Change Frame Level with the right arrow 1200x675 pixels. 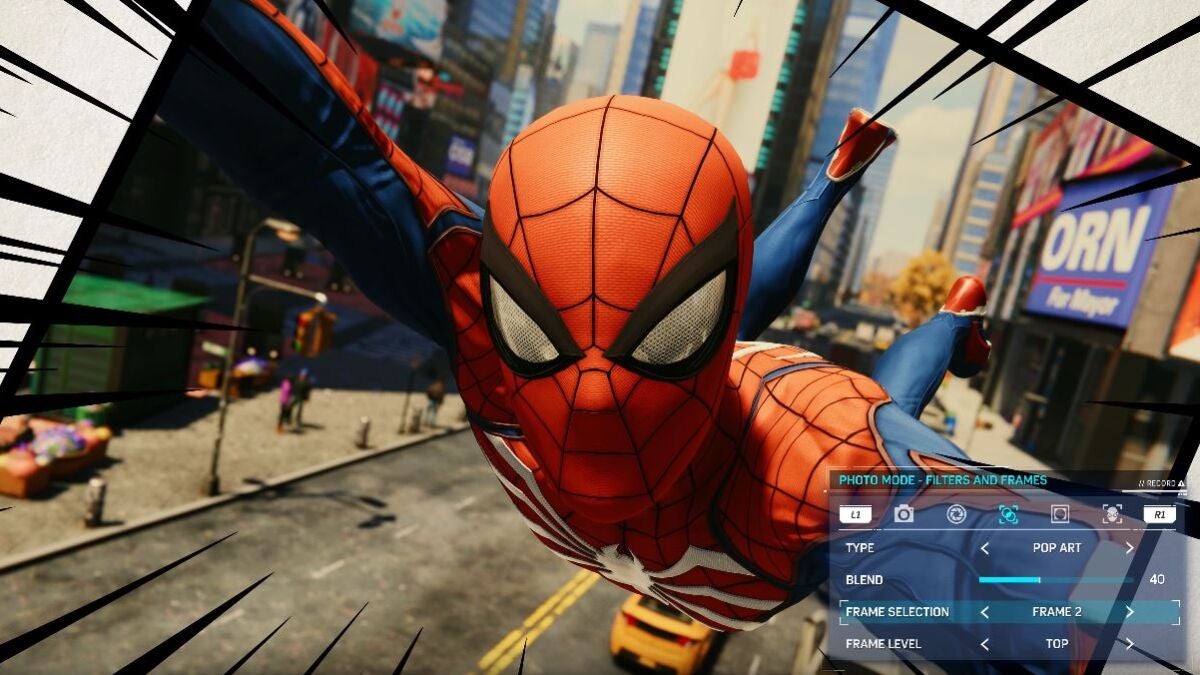pyautogui.click(x=1130, y=644)
